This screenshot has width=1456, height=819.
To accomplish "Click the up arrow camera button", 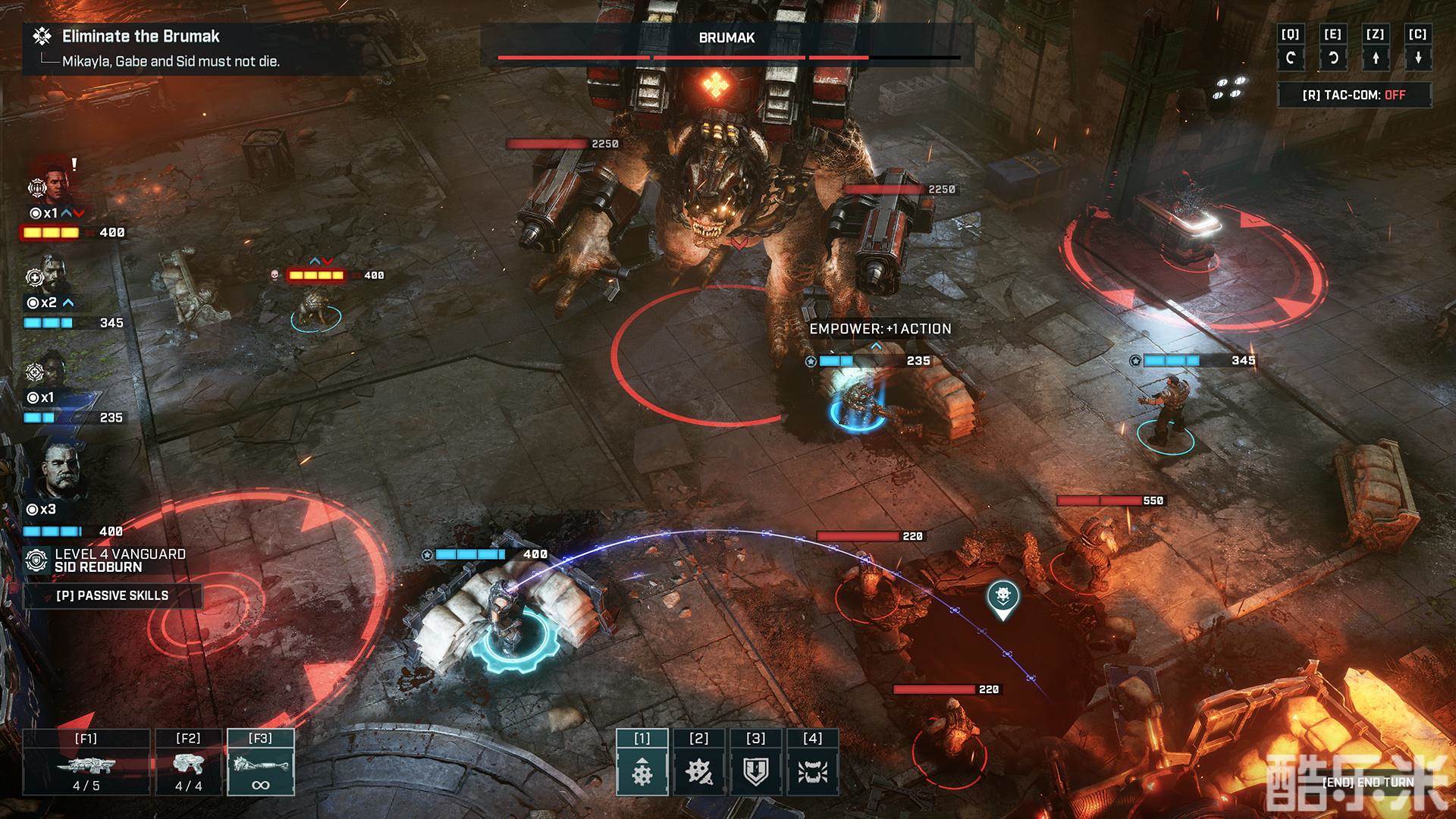I will (1375, 58).
